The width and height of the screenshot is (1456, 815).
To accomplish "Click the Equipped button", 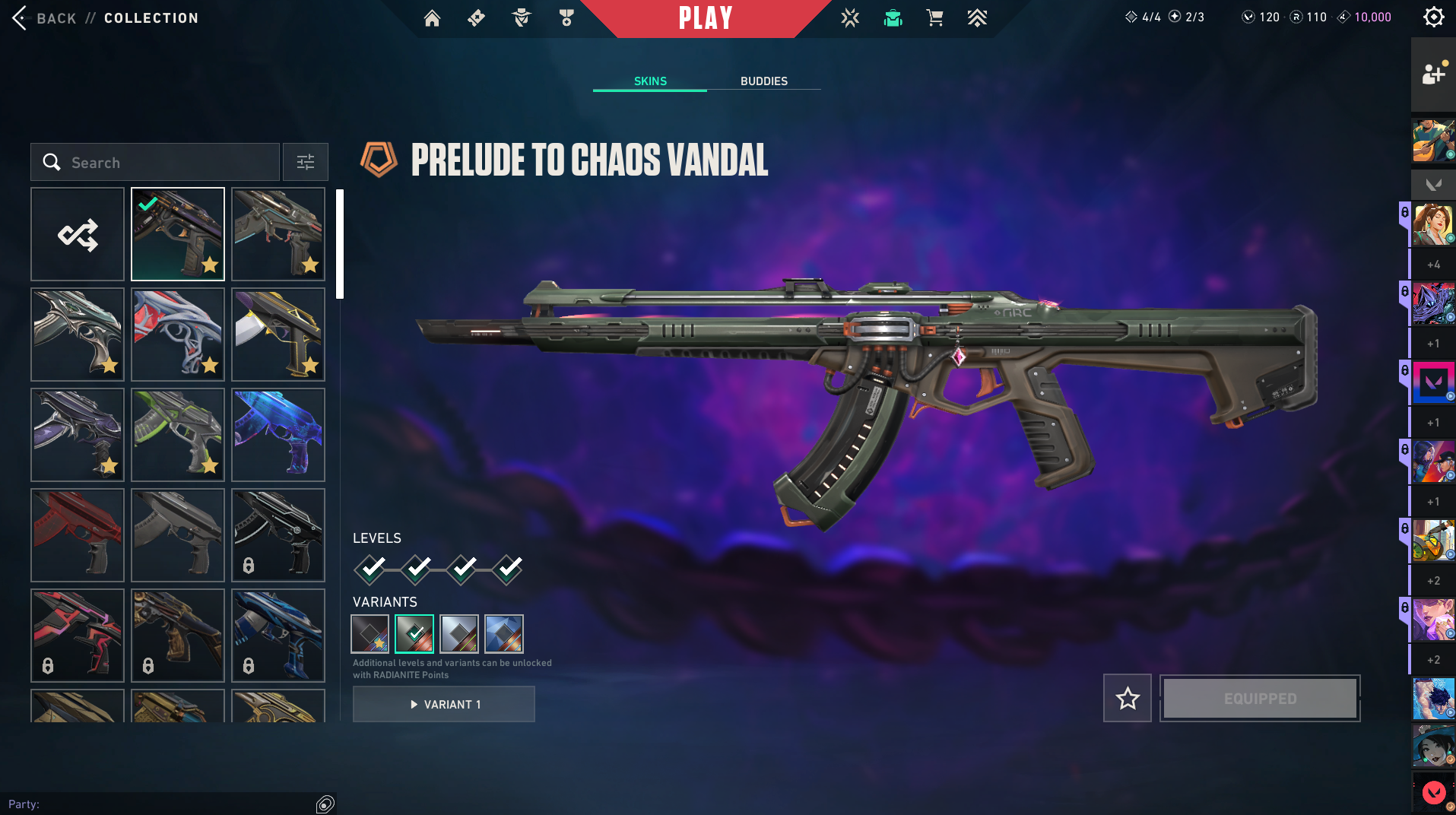I will coord(1260,698).
